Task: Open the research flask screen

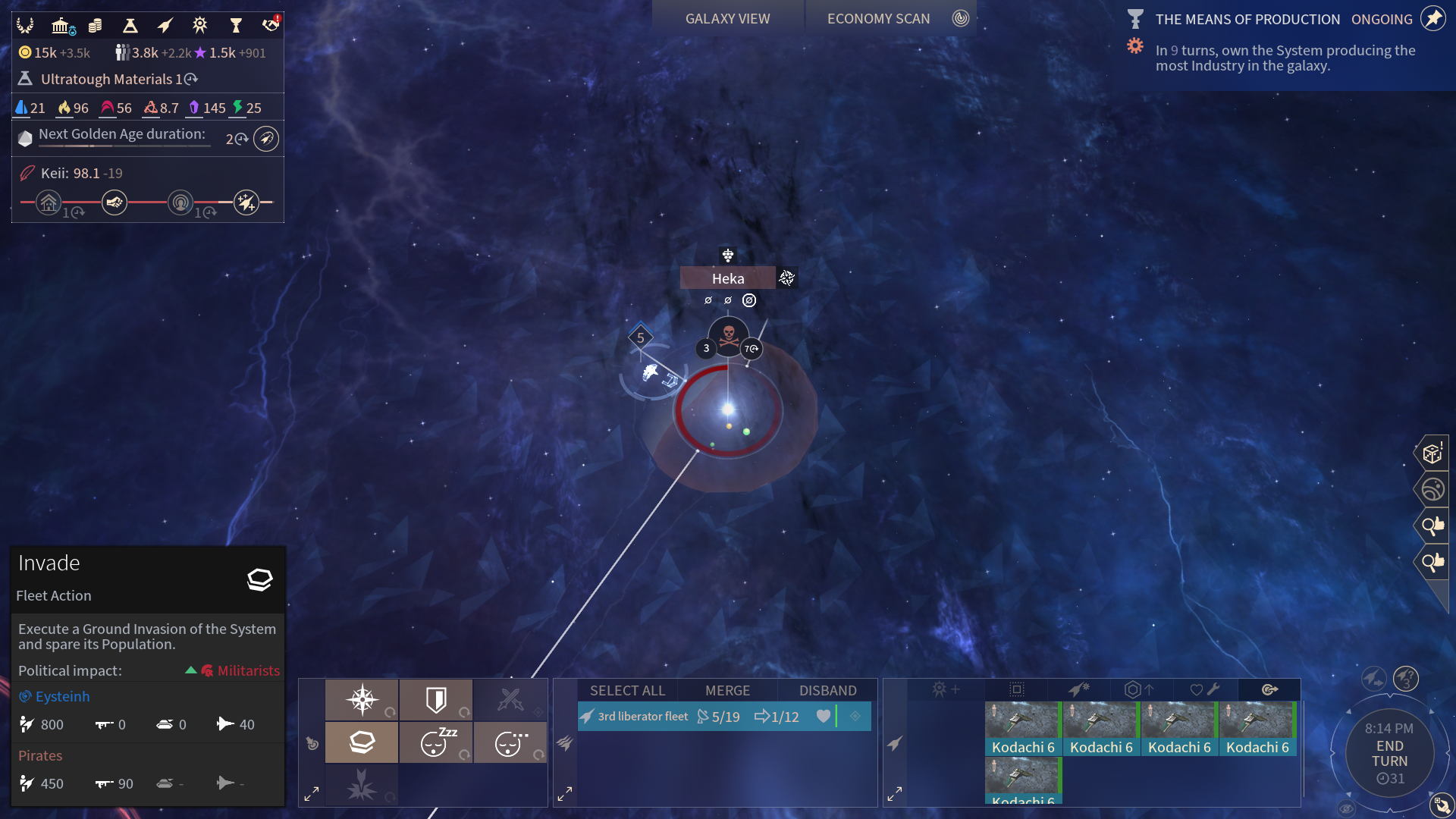Action: pyautogui.click(x=130, y=26)
